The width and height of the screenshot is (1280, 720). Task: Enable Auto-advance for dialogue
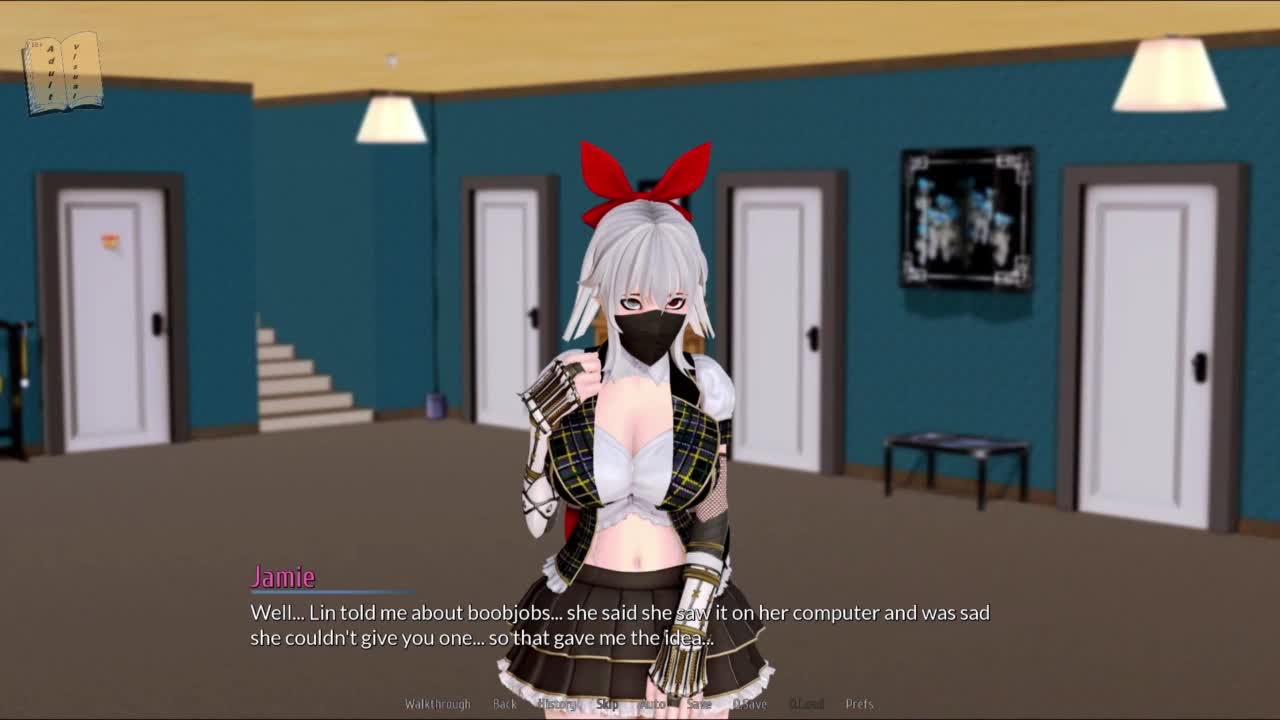pos(652,704)
